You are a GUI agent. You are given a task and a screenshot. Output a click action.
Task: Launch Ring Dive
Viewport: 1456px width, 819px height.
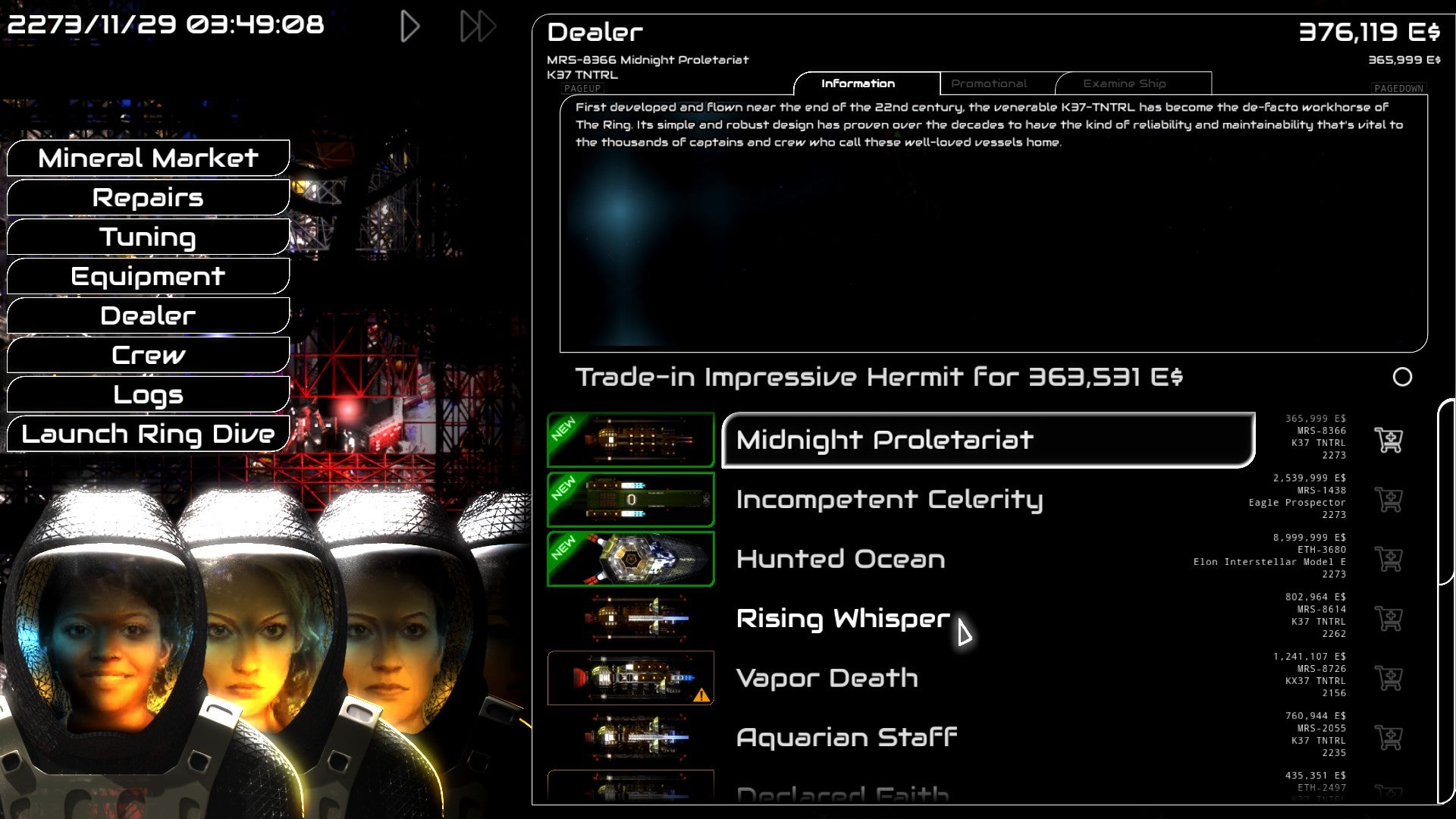[x=148, y=434]
